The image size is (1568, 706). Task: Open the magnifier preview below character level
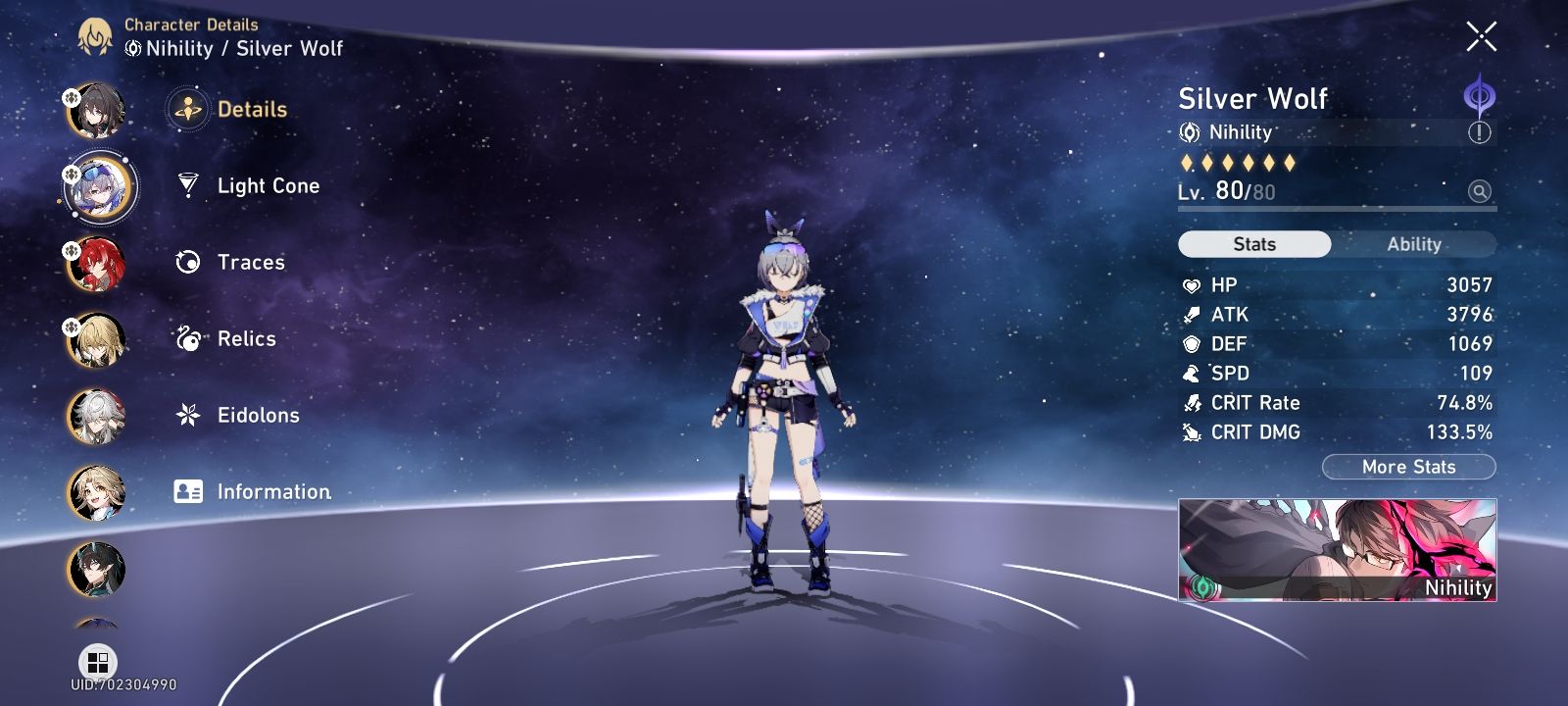tap(1480, 190)
